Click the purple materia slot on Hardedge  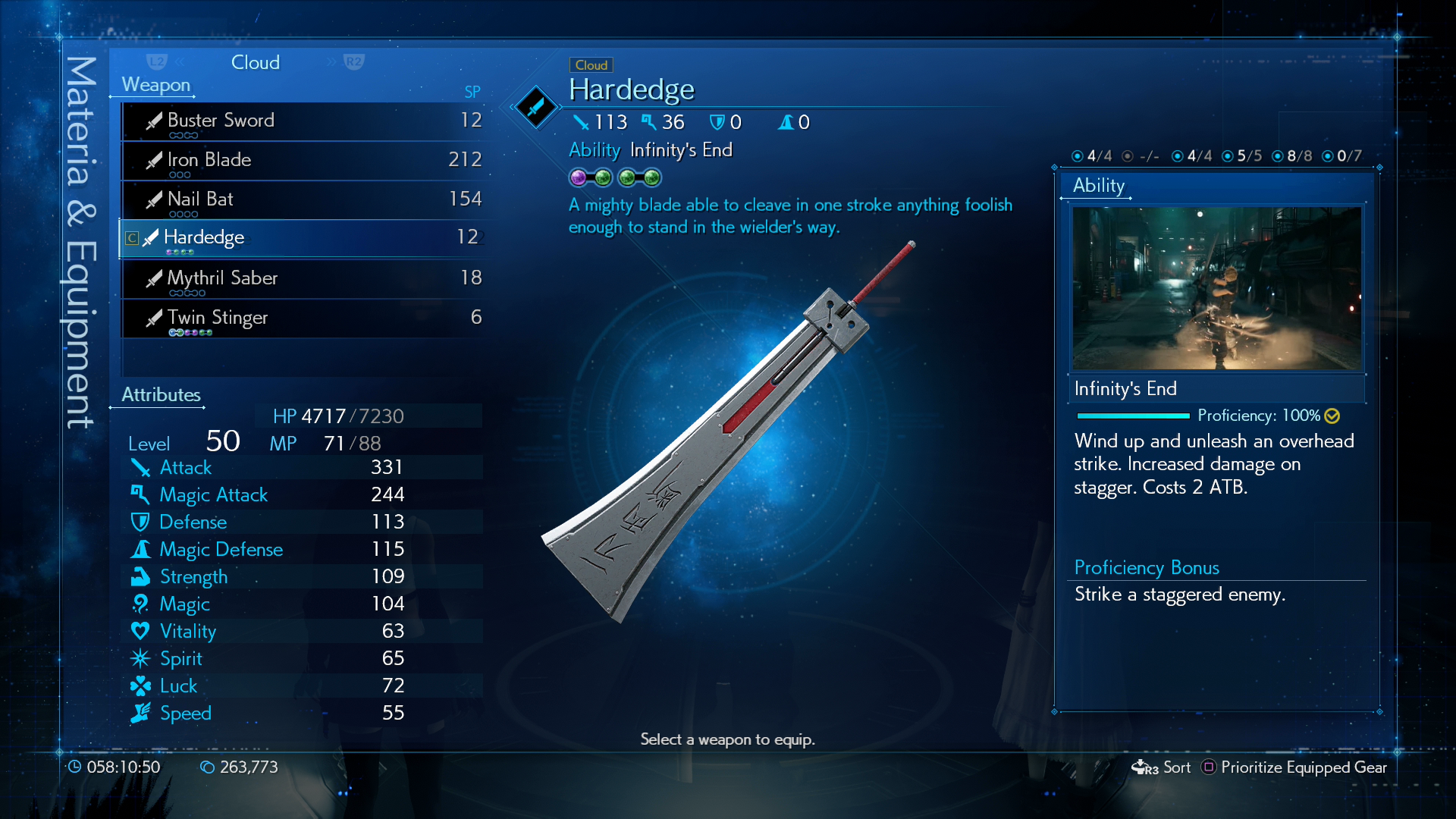point(579,178)
